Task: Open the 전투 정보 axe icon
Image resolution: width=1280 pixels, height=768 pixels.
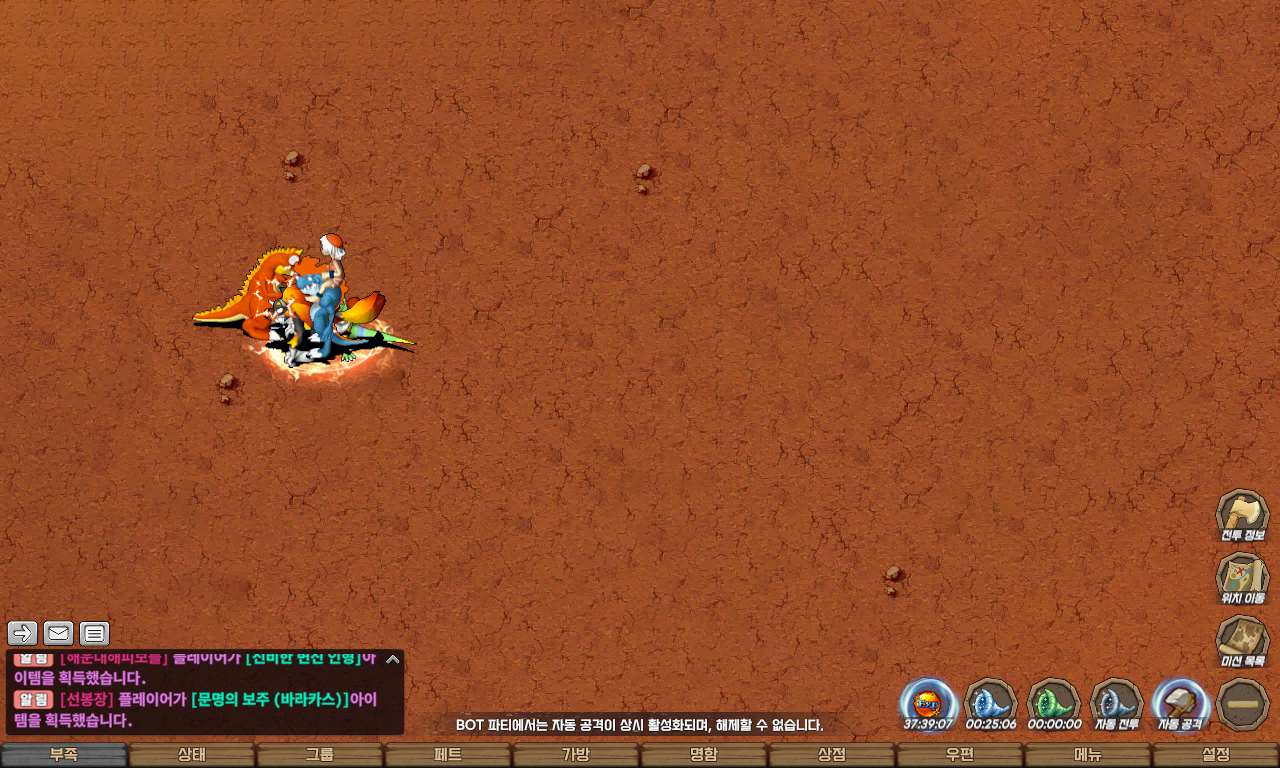Action: coord(1242,515)
